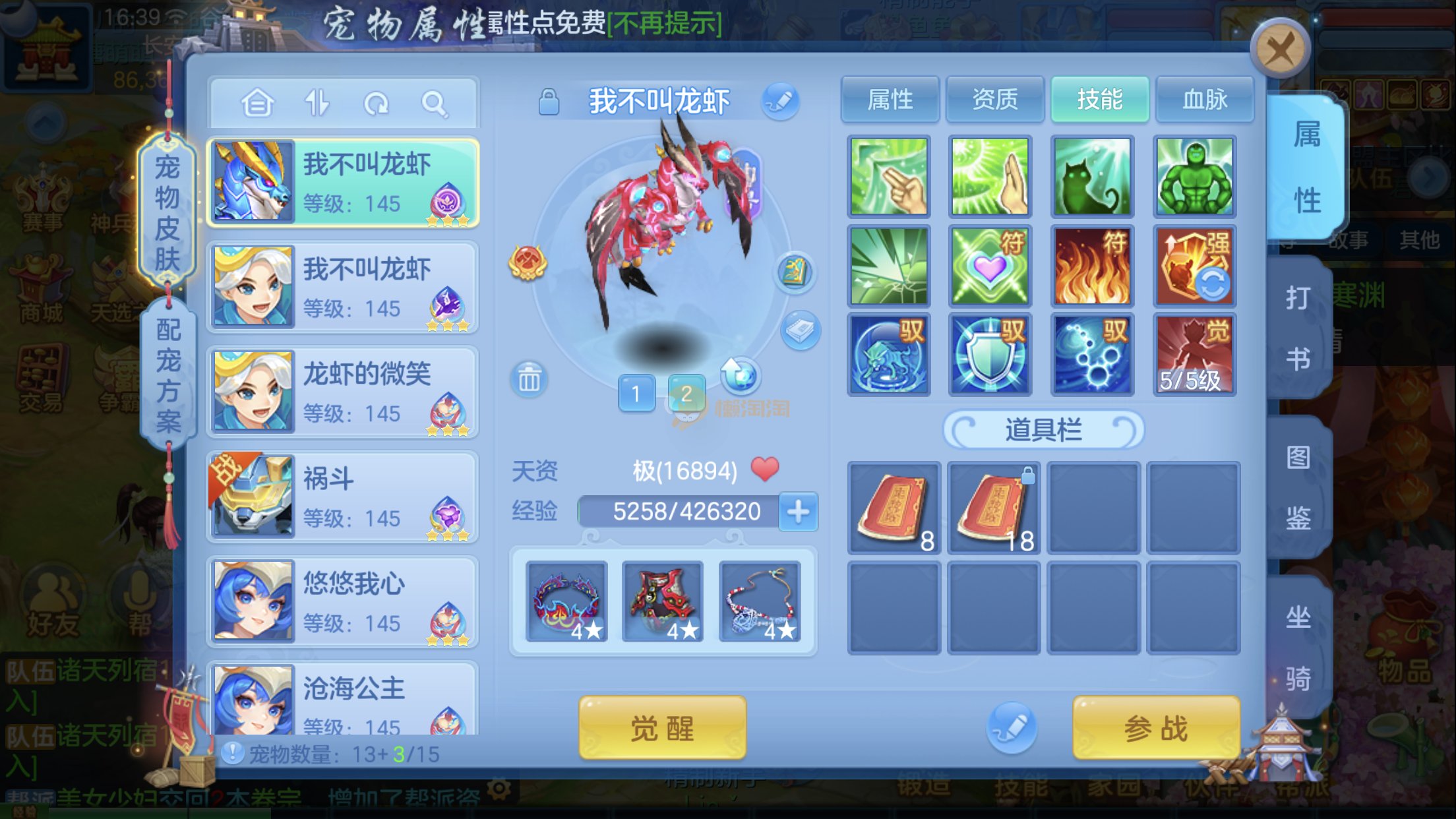Open the 坐骑 mount side tab
1456x819 pixels.
click(1298, 647)
